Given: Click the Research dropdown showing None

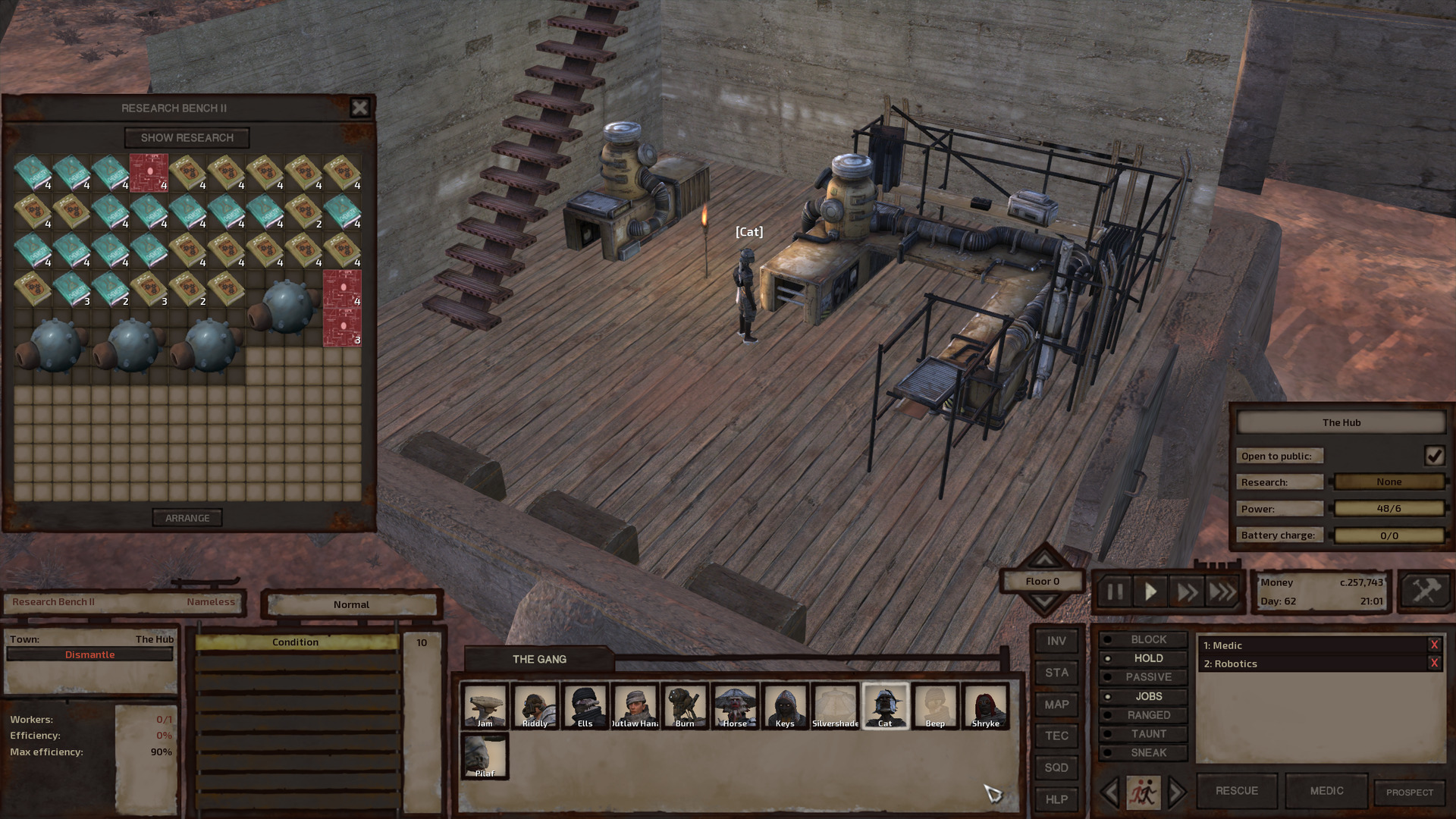Looking at the screenshot, I should pyautogui.click(x=1388, y=482).
